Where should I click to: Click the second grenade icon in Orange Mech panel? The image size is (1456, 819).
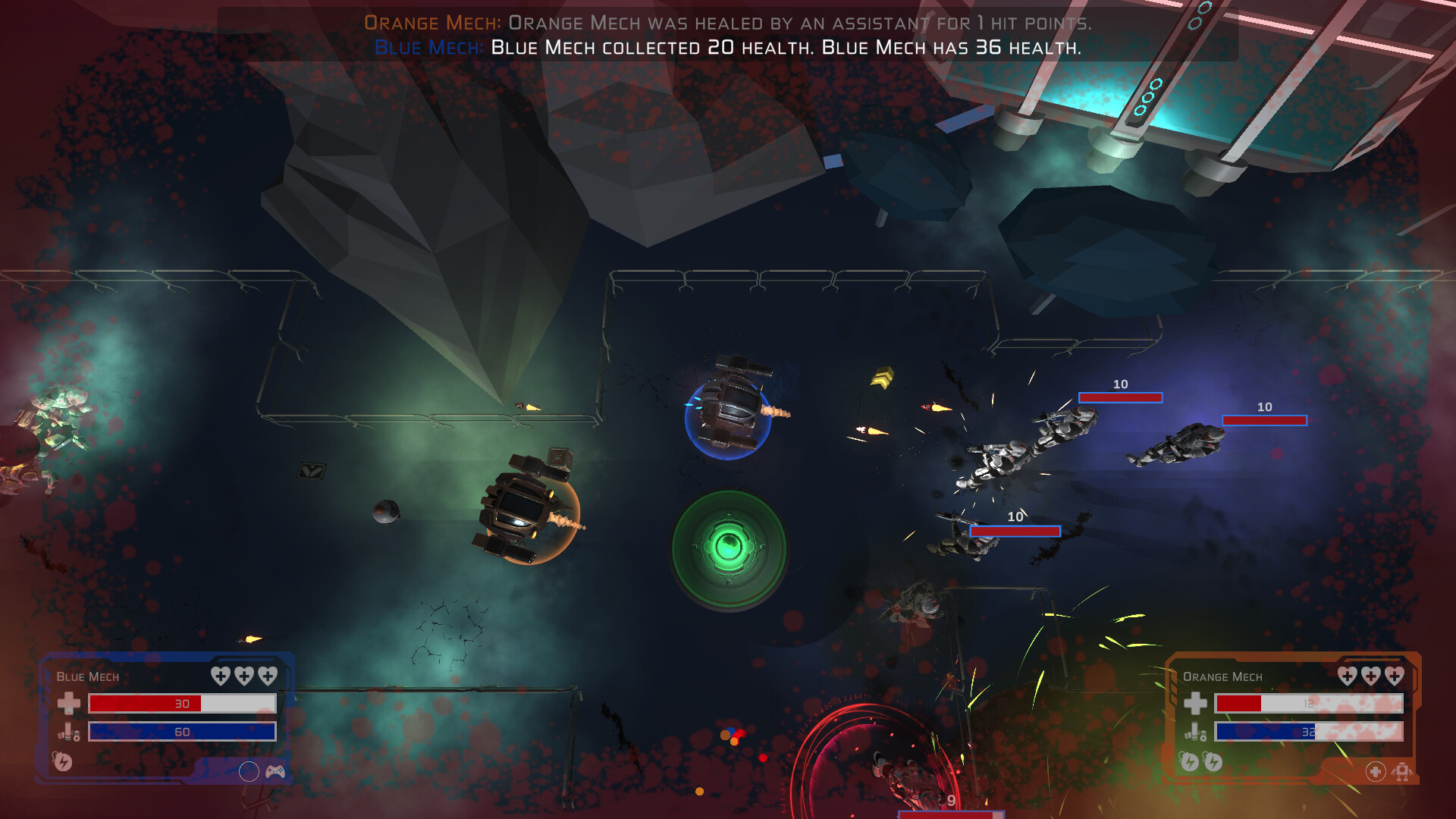pos(1214,761)
